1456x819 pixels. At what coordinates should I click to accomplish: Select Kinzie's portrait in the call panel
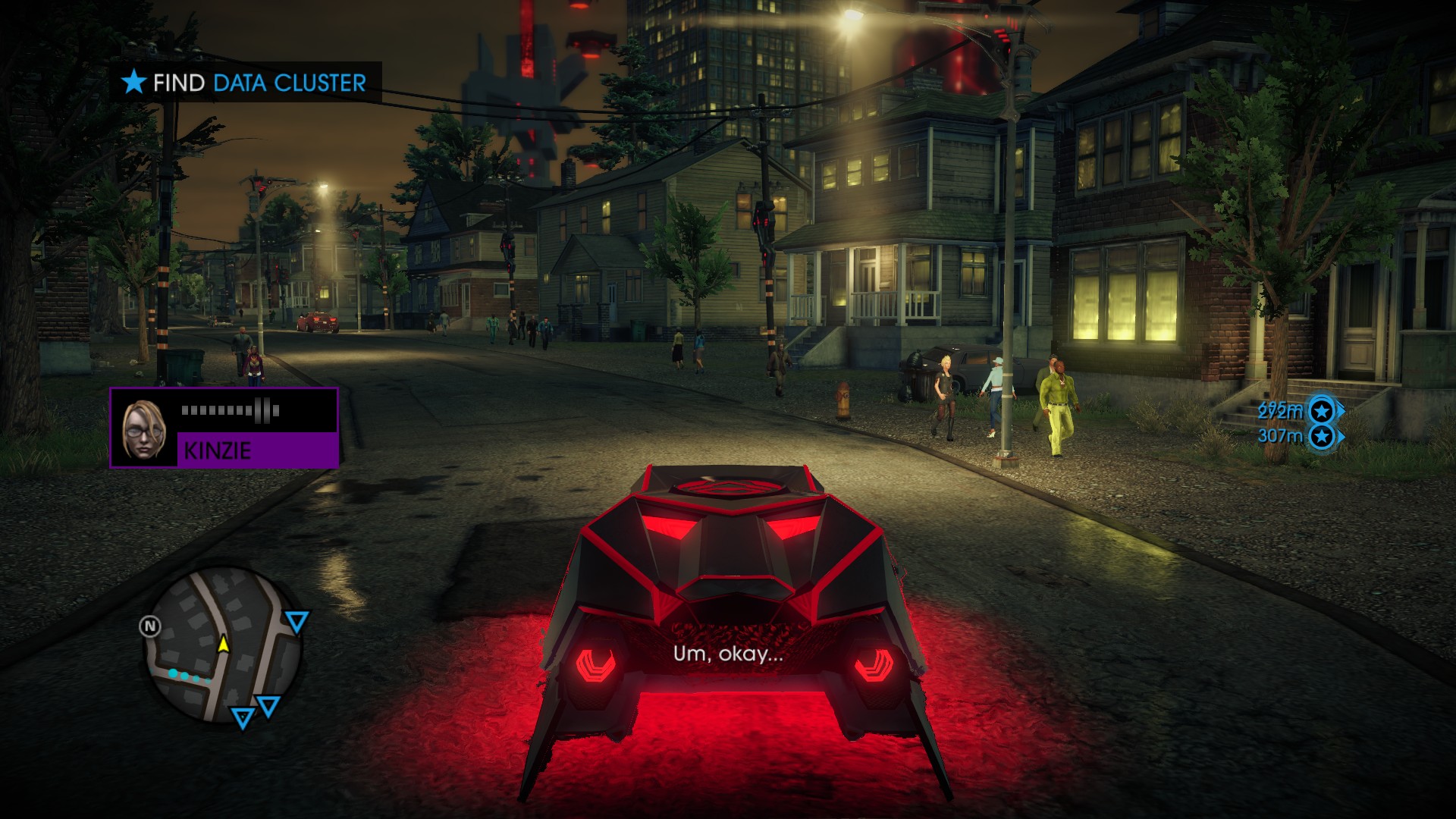(x=144, y=428)
